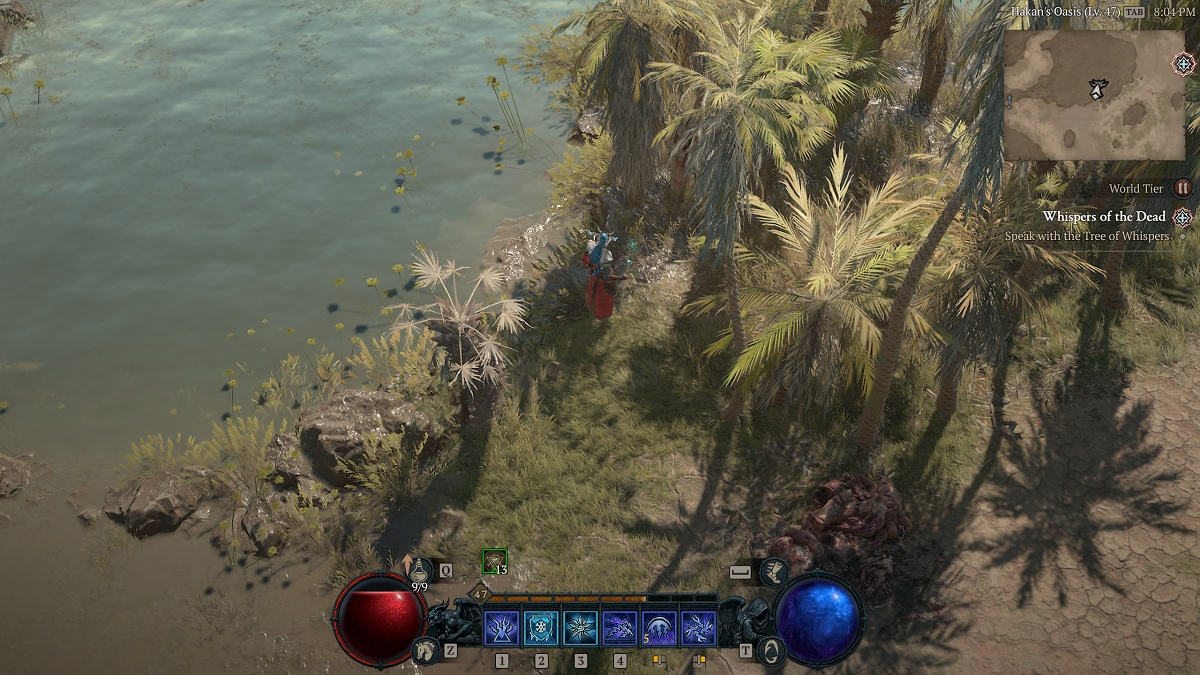Use the healing potion flask
Screen dimensions: 1200x675
pyautogui.click(x=416, y=571)
